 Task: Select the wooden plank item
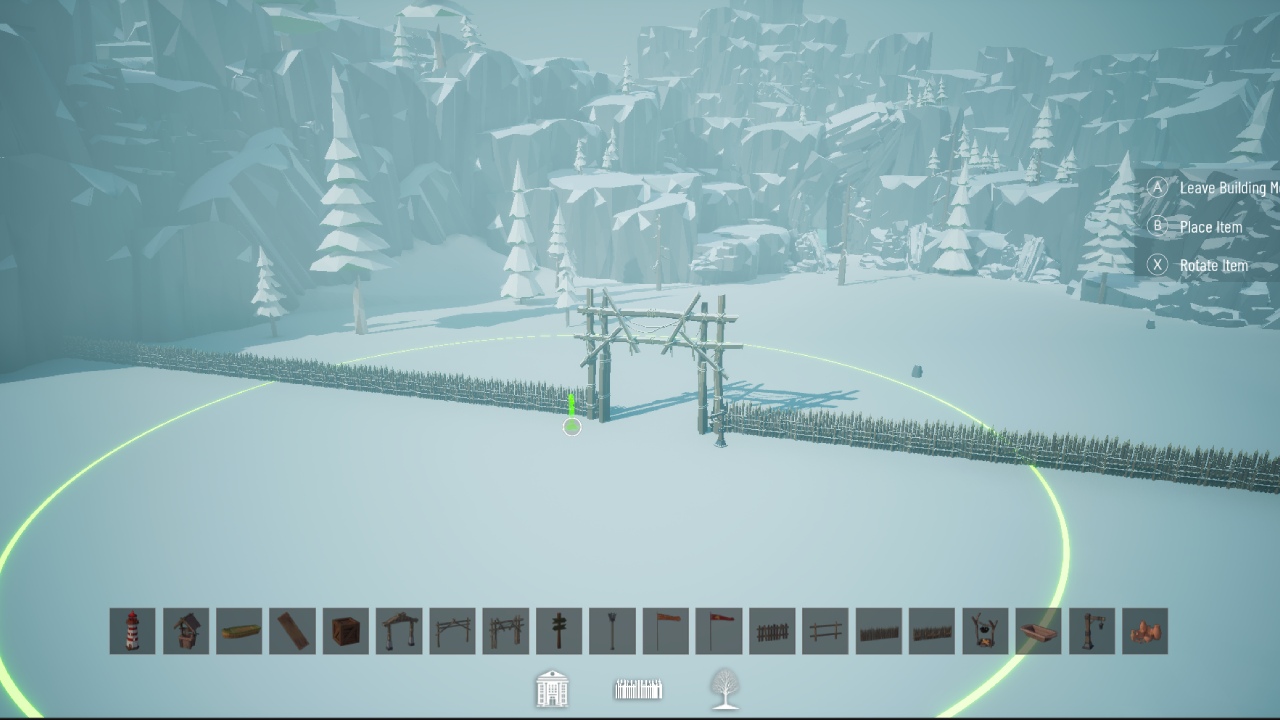click(x=293, y=630)
